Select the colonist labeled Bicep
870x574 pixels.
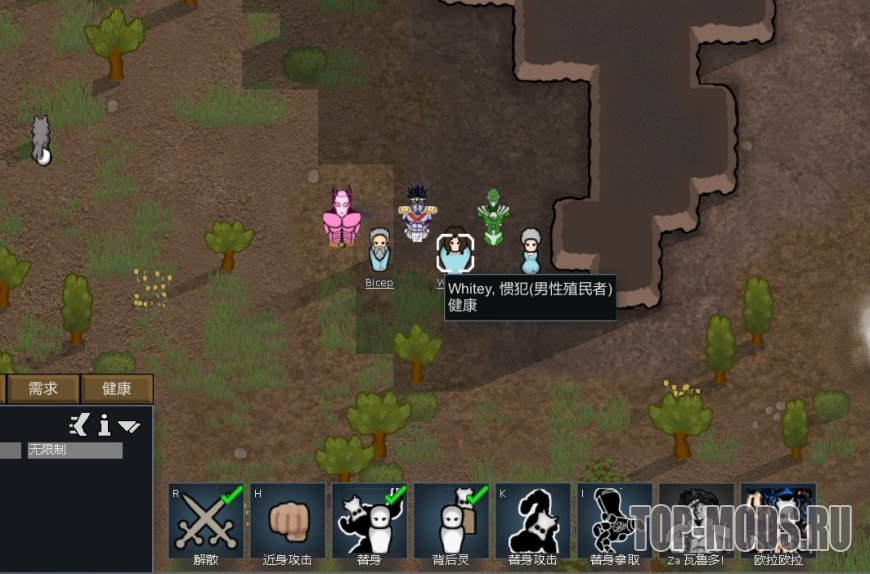point(379,255)
